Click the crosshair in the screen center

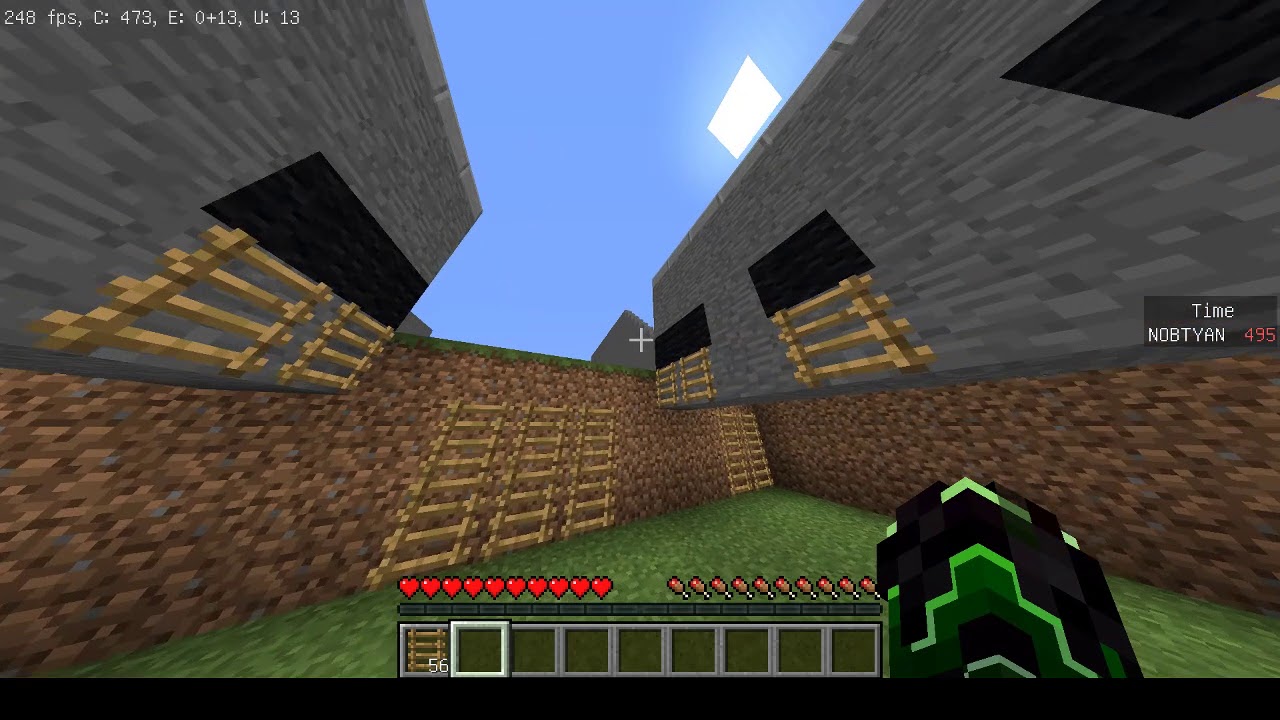pyautogui.click(x=640, y=340)
